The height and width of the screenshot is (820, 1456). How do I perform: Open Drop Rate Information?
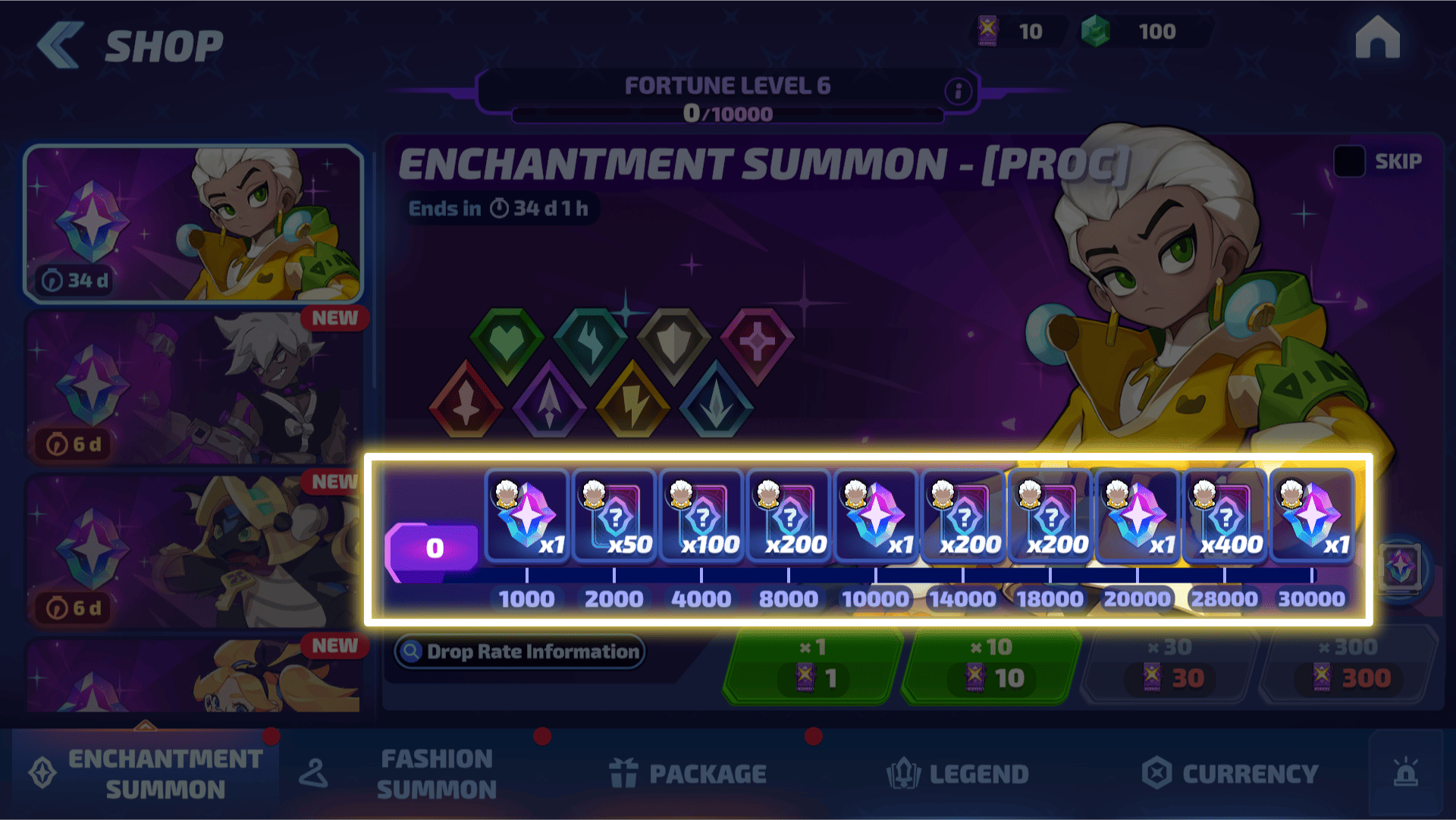(520, 652)
